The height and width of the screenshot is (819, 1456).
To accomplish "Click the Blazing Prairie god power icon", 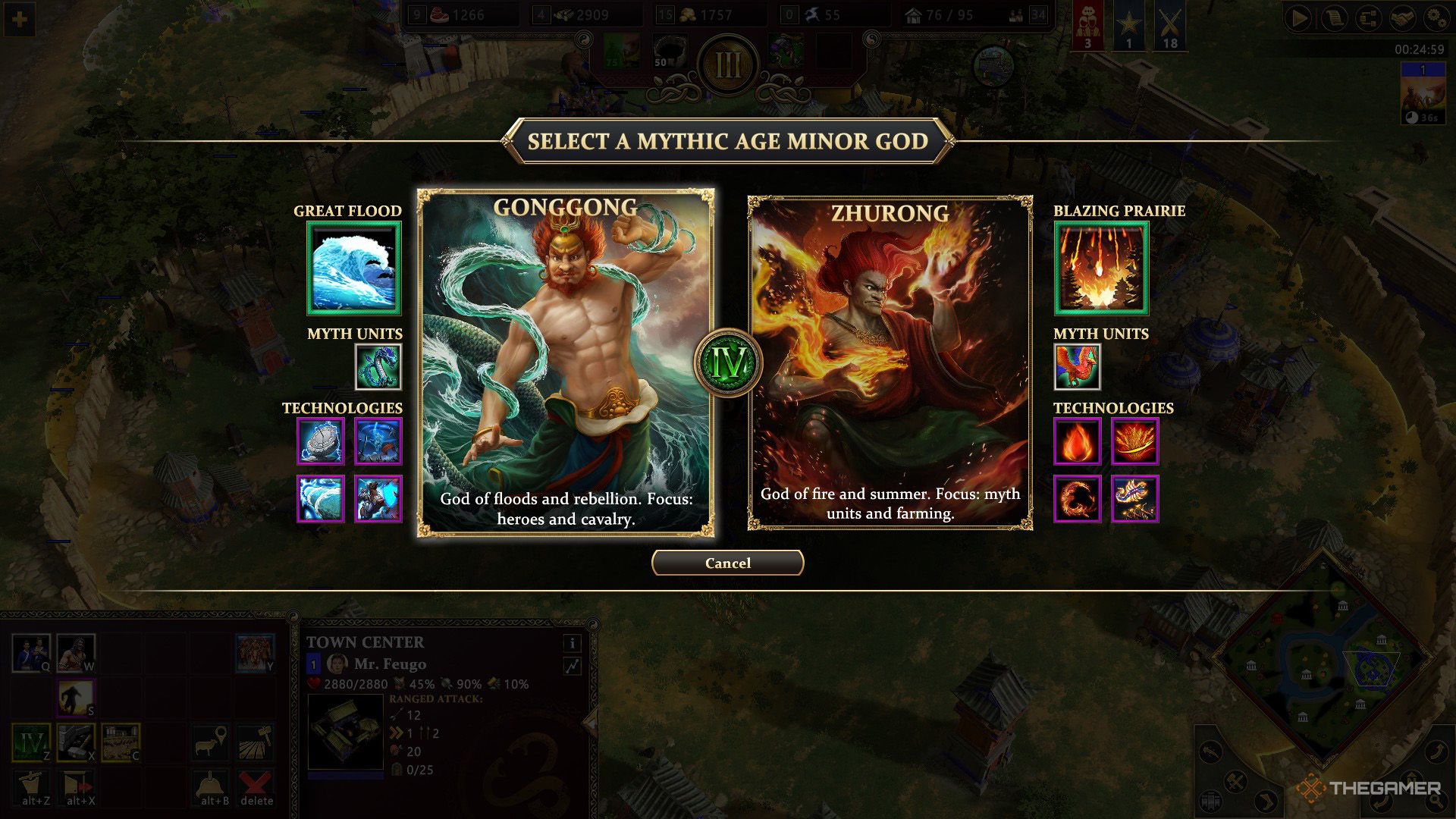I will [1100, 268].
